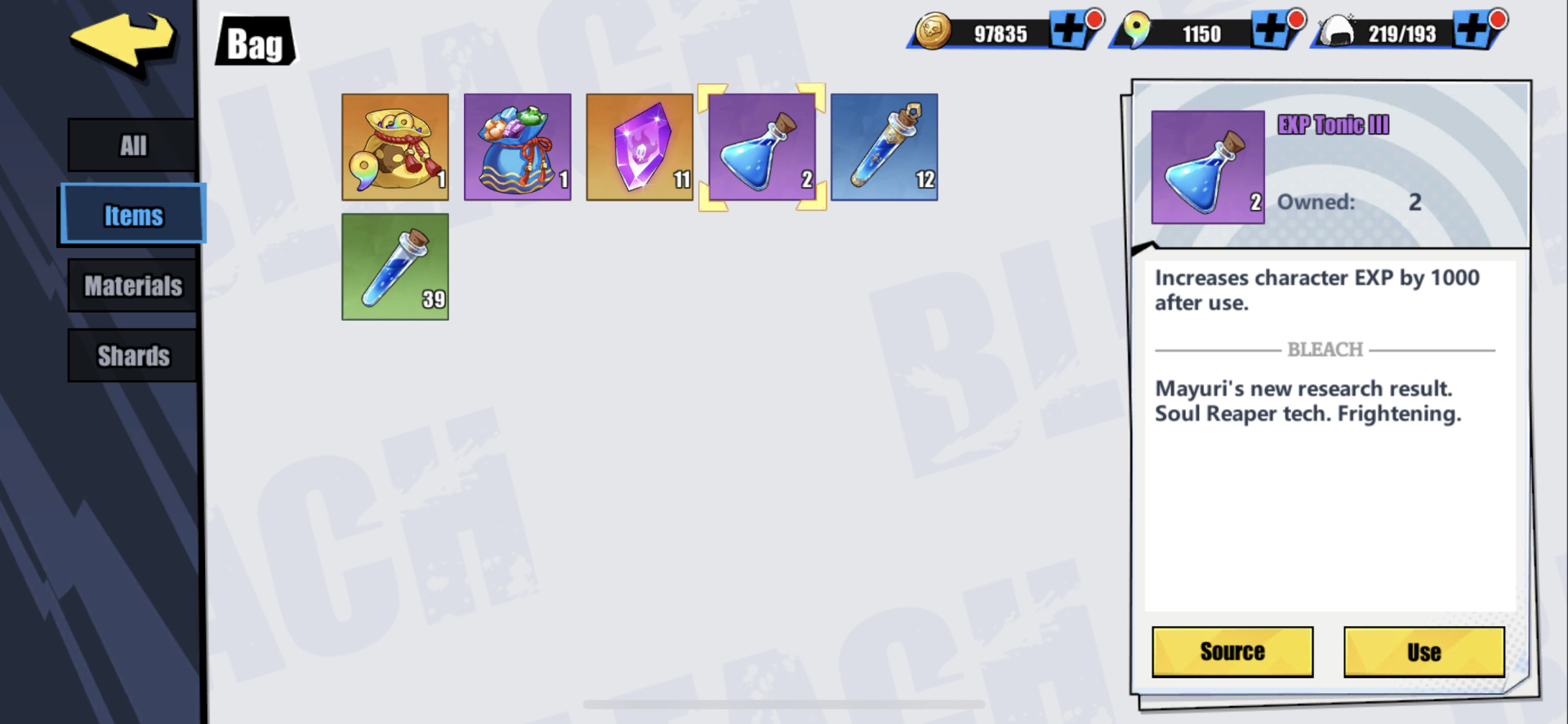The image size is (1568, 724).
Task: Click the rice ball stamina icon
Action: pyautogui.click(x=1335, y=29)
